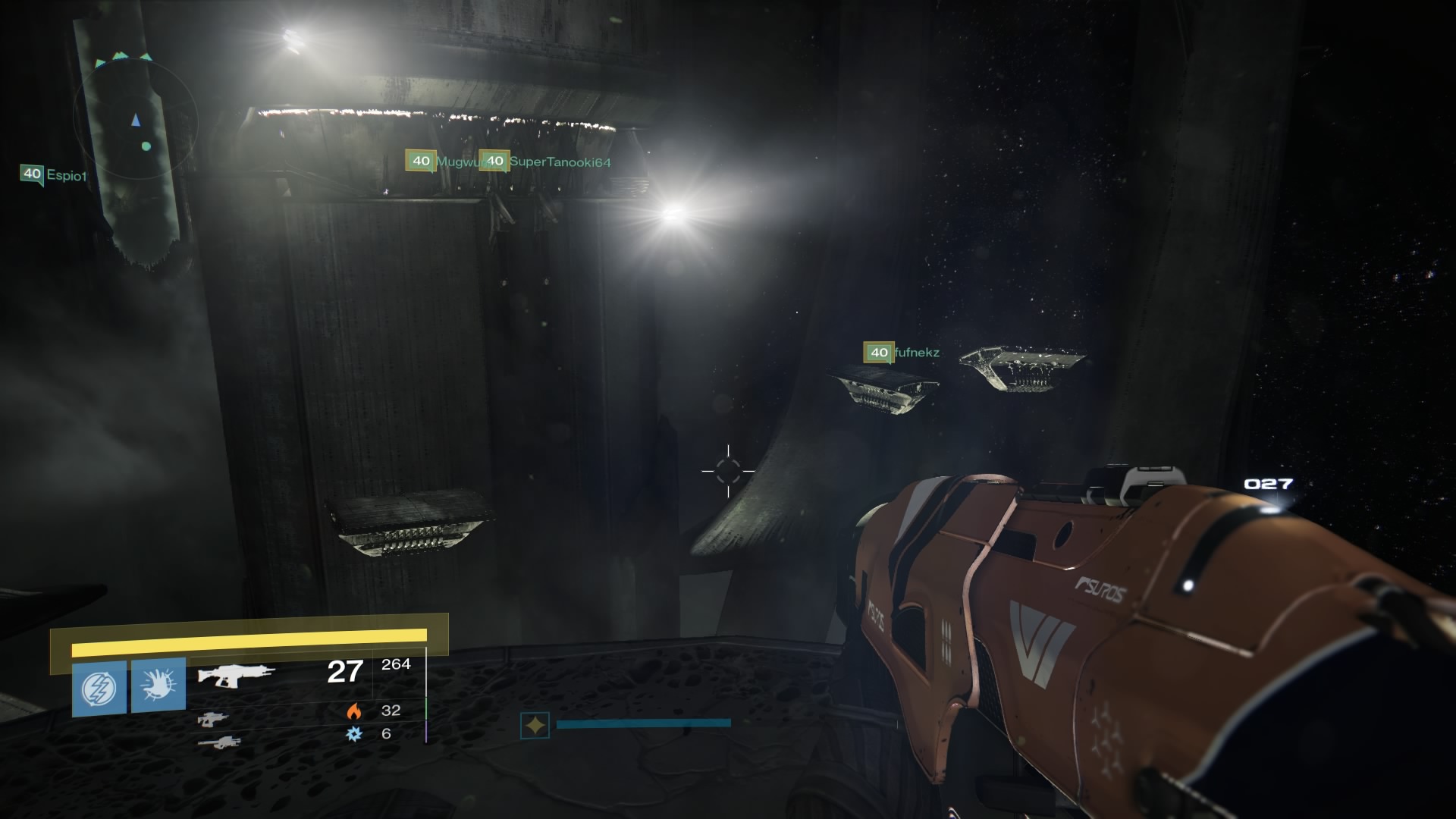The width and height of the screenshot is (1456, 819).
Task: Expand the blue arrow indicator on radar
Action: (136, 119)
